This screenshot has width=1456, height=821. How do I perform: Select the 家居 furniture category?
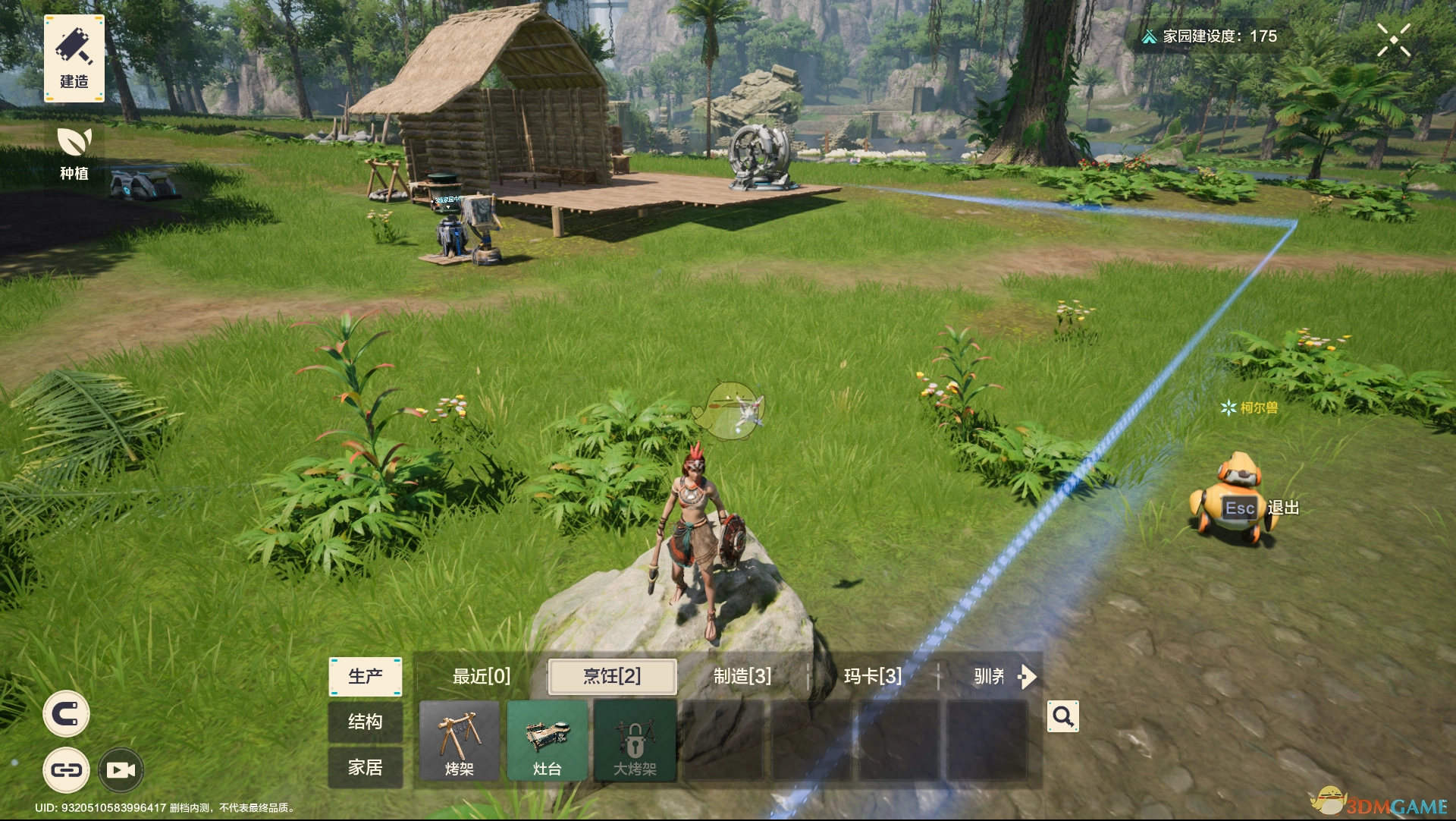365,767
